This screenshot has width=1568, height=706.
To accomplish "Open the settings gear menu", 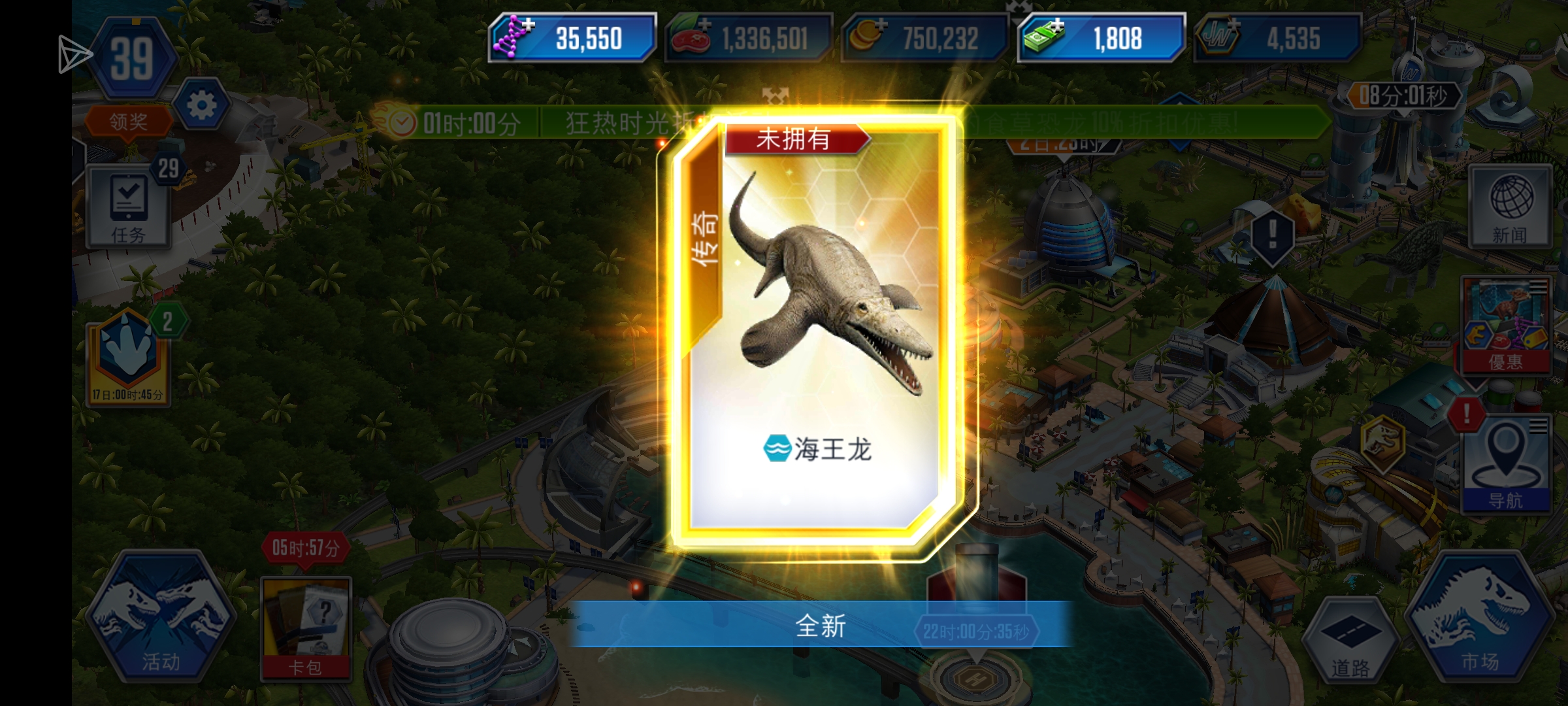I will (200, 108).
